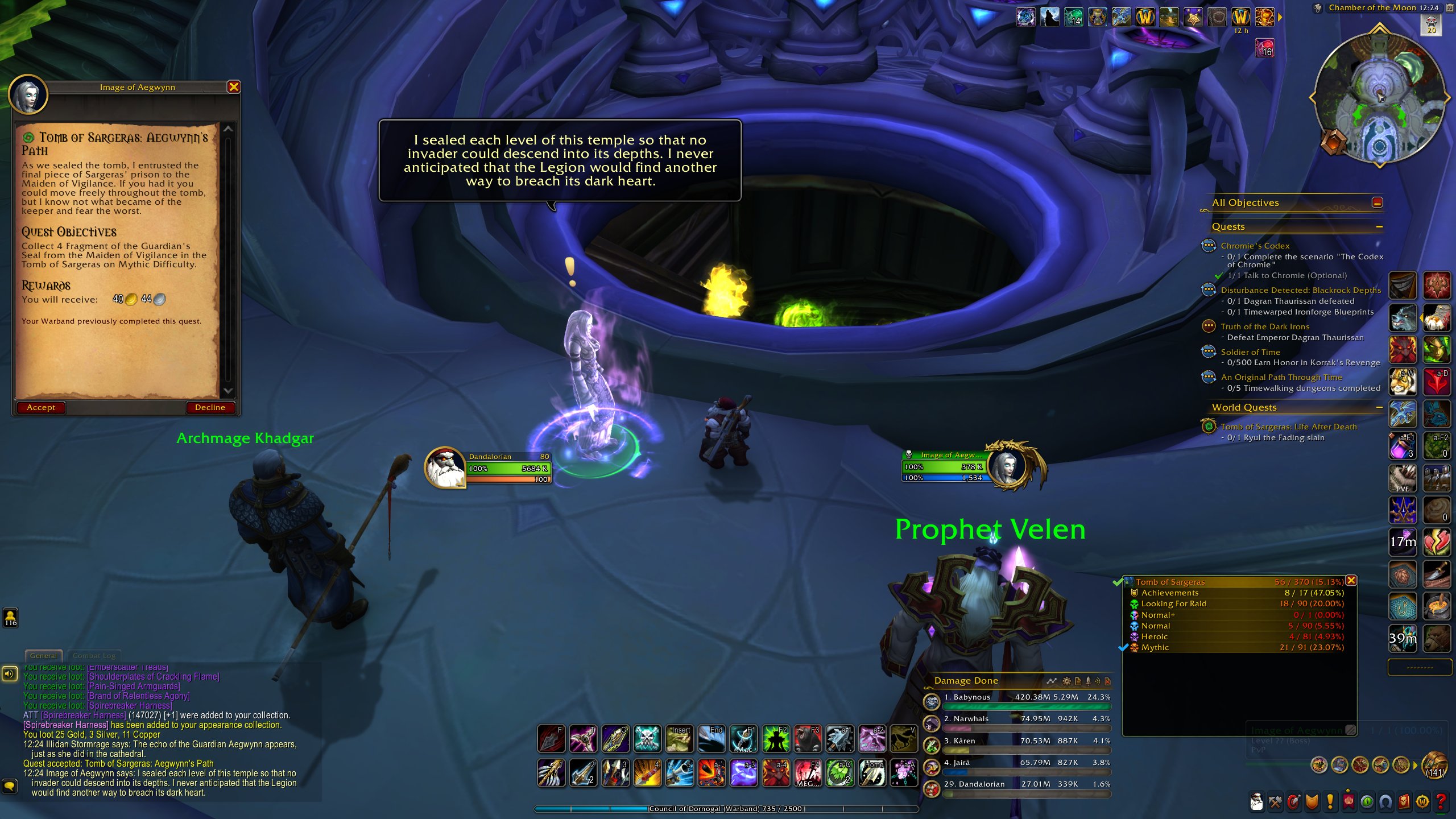Select the General chat tab
The image size is (1456, 819).
(44, 655)
